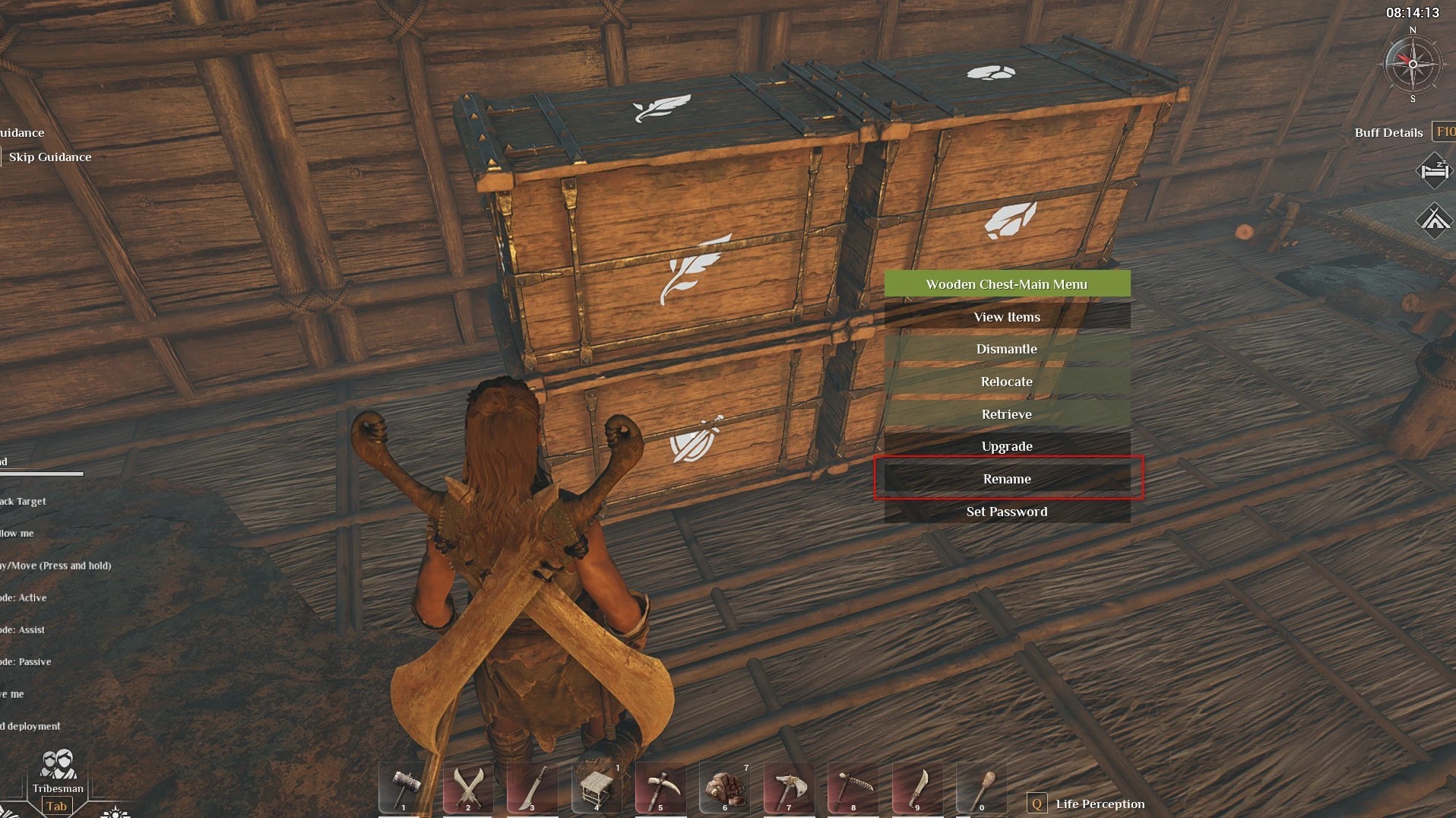This screenshot has width=1456, height=818.
Task: Pick the Relocate option
Action: 1007,382
